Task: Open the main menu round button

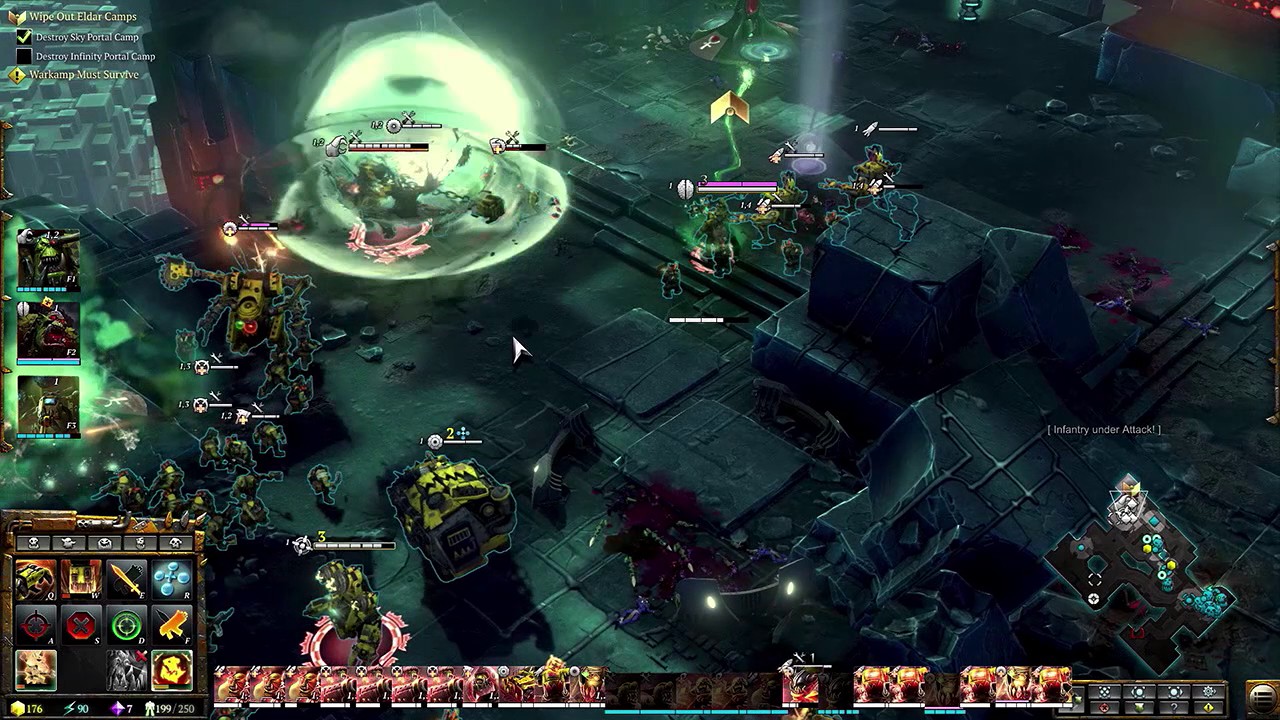Action: pyautogui.click(x=1262, y=696)
